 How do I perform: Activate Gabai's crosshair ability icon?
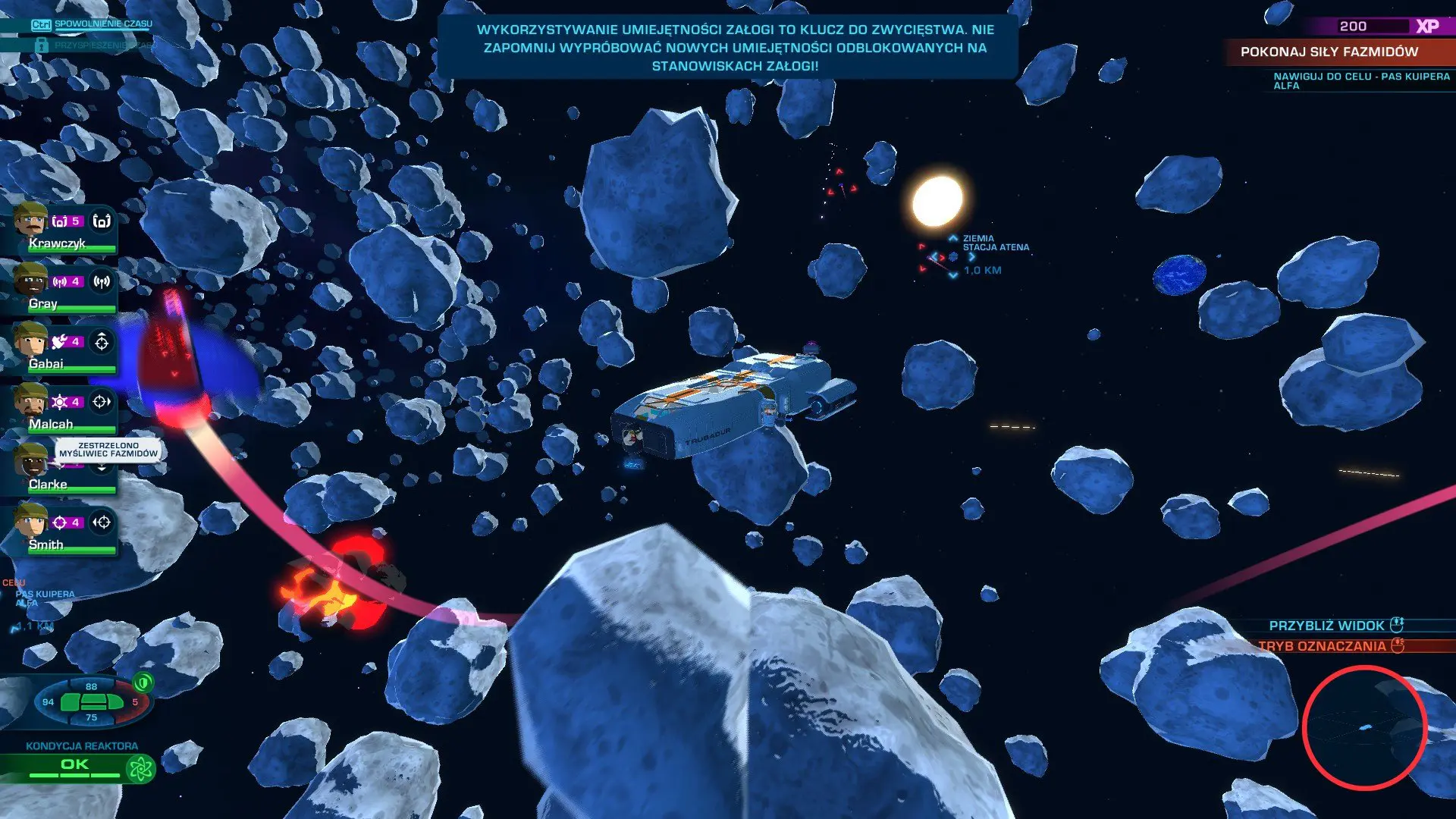102,342
